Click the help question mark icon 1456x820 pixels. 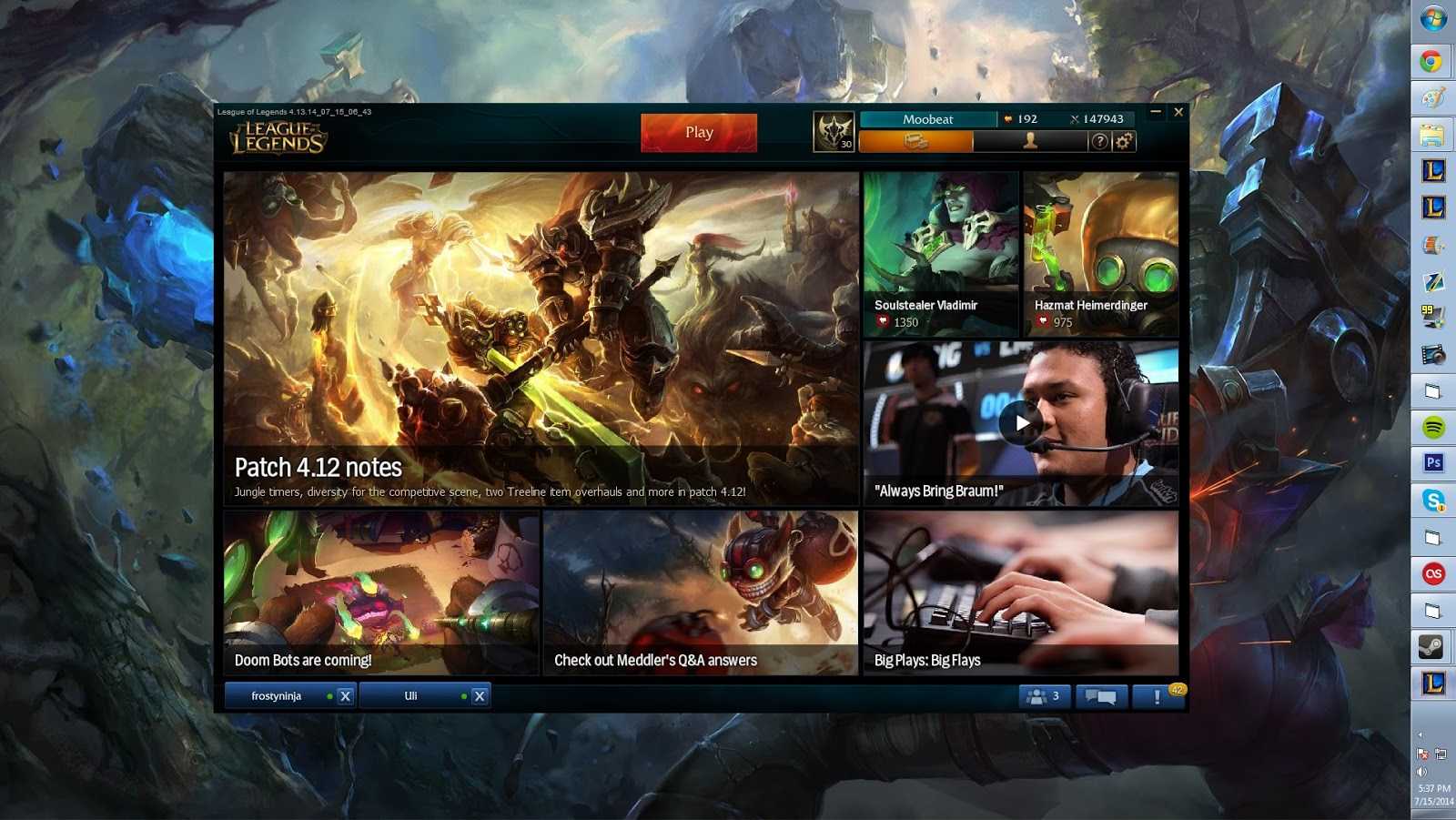tap(1100, 141)
